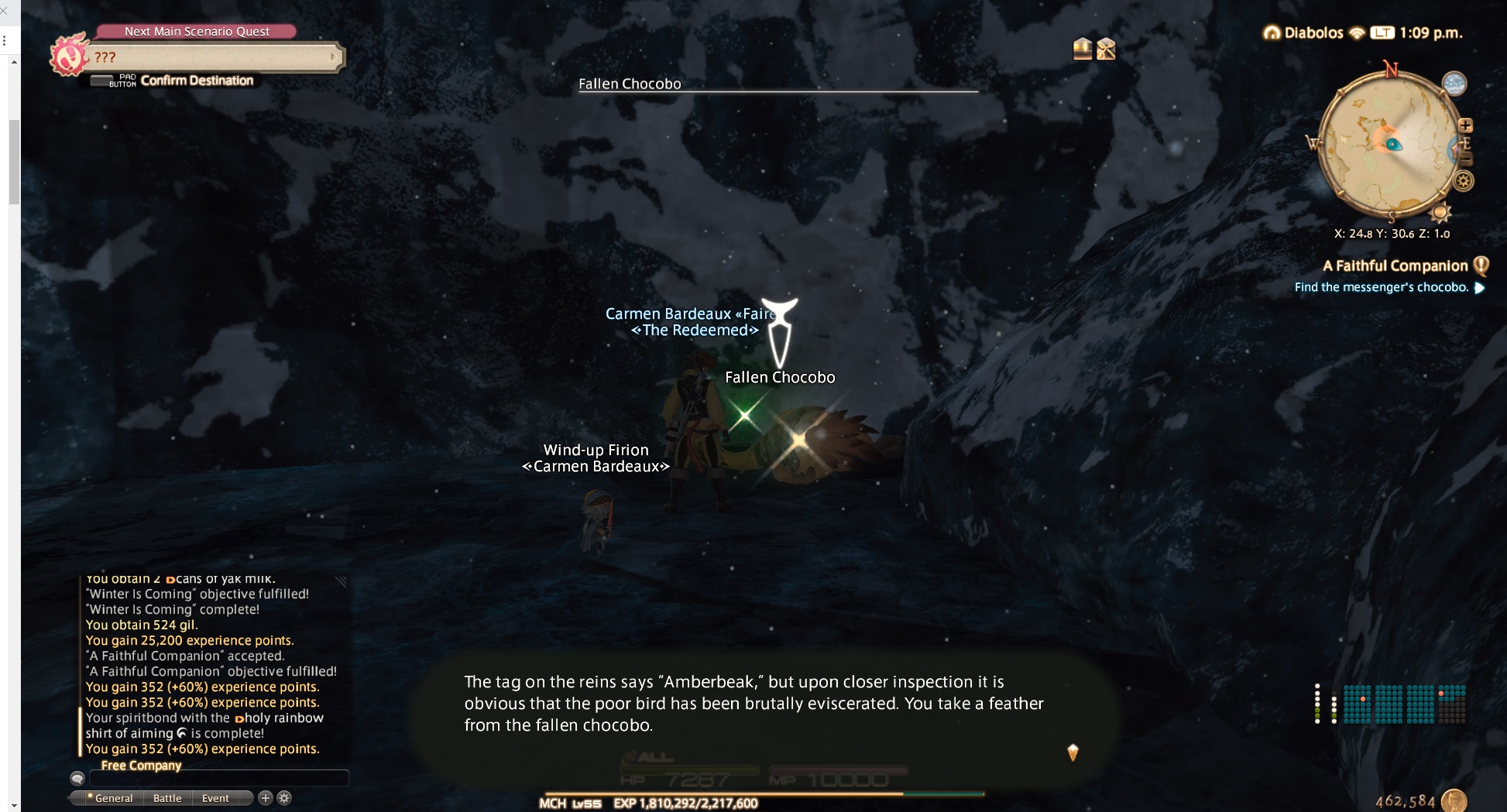Check the snowy weather icon
Viewport: 1507px width, 812px height.
(1454, 84)
